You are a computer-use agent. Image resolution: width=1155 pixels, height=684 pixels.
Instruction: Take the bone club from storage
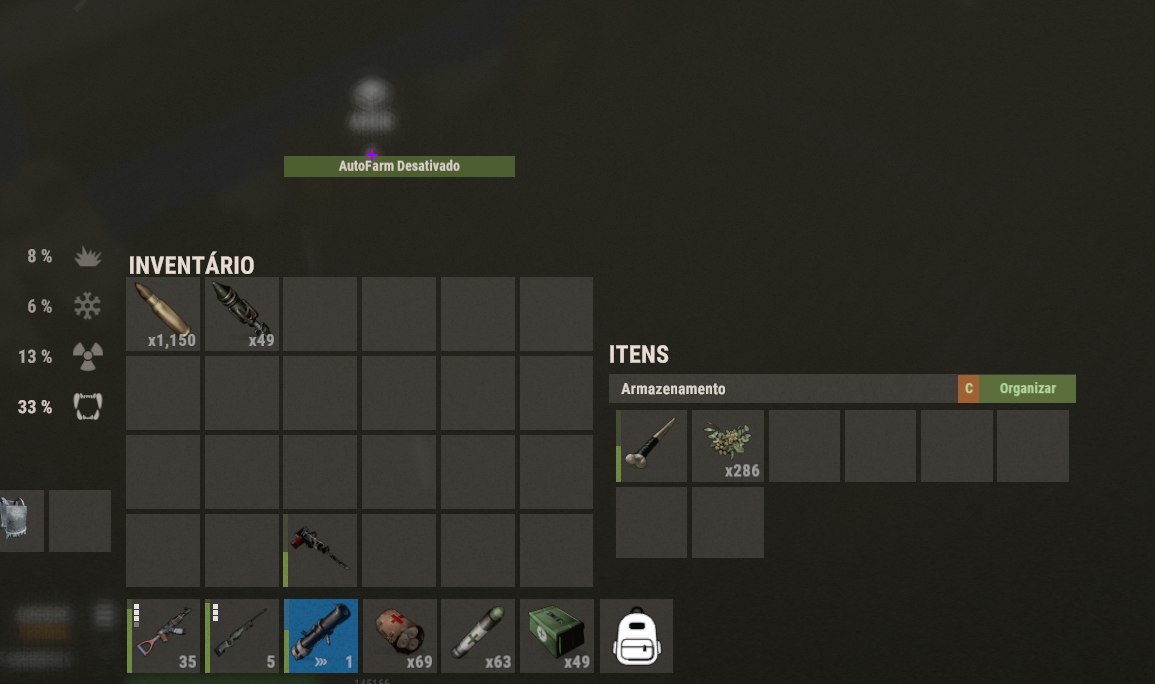pos(652,446)
